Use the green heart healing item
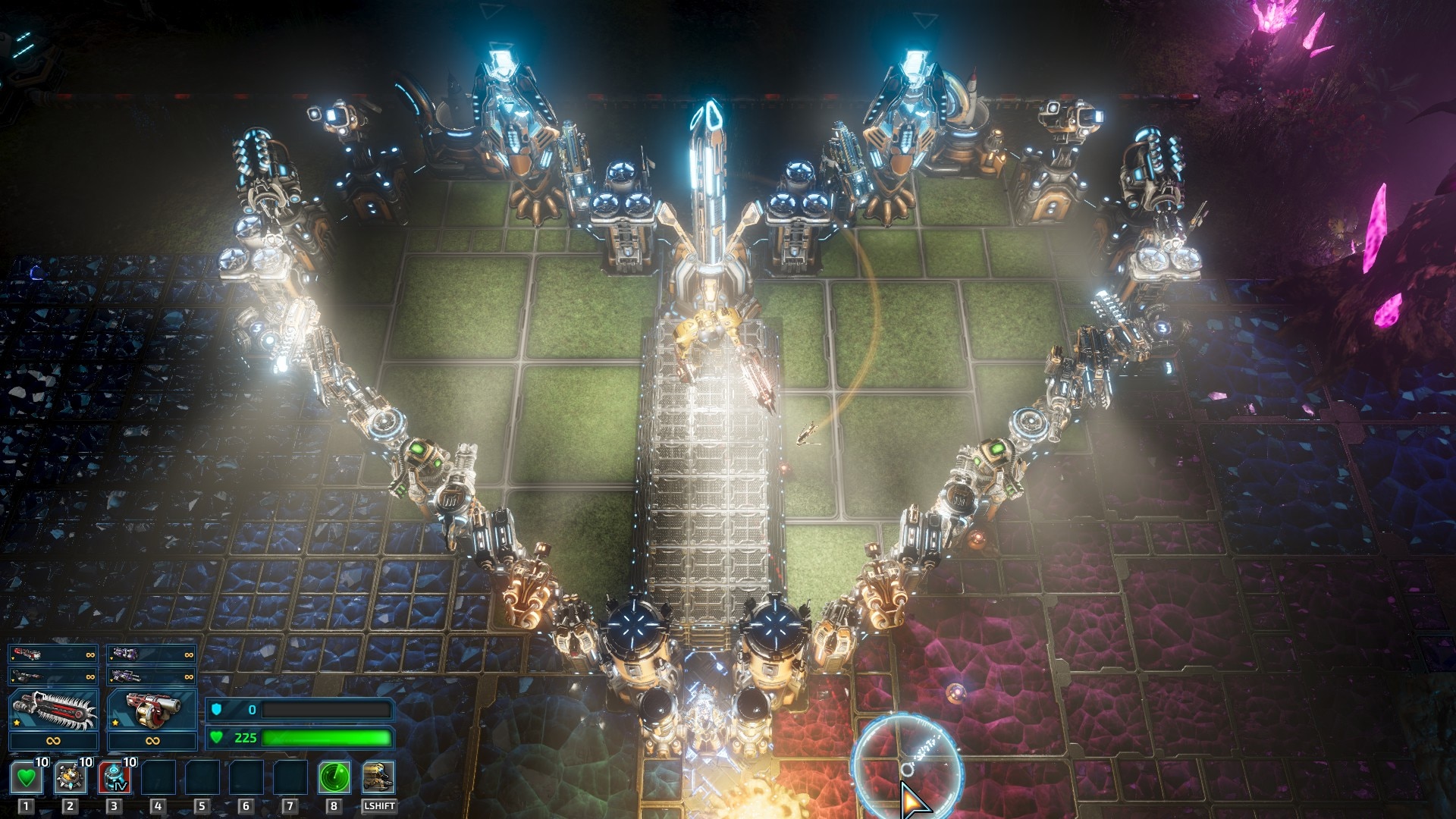 [27, 777]
